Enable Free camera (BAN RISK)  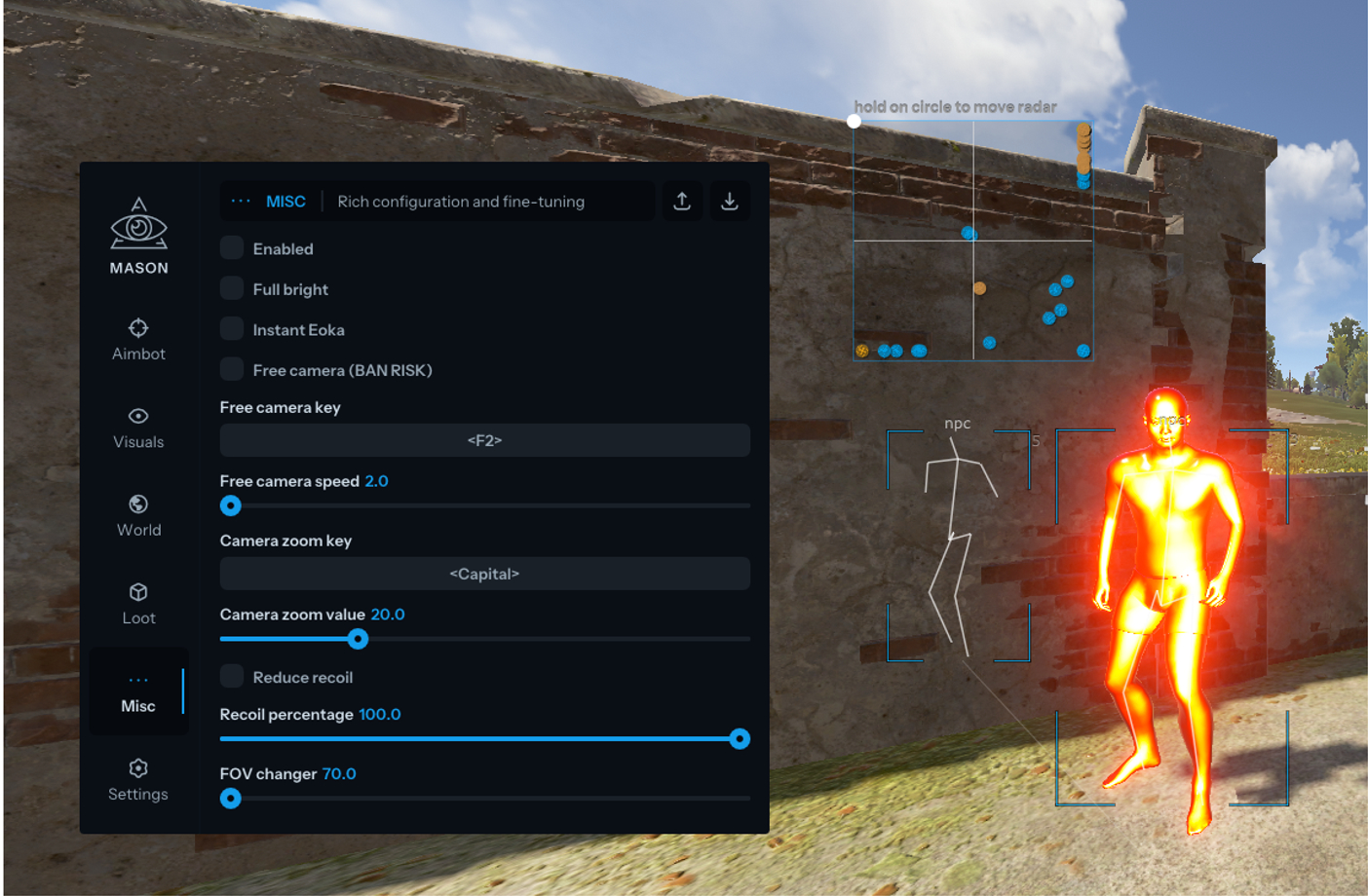pyautogui.click(x=231, y=370)
